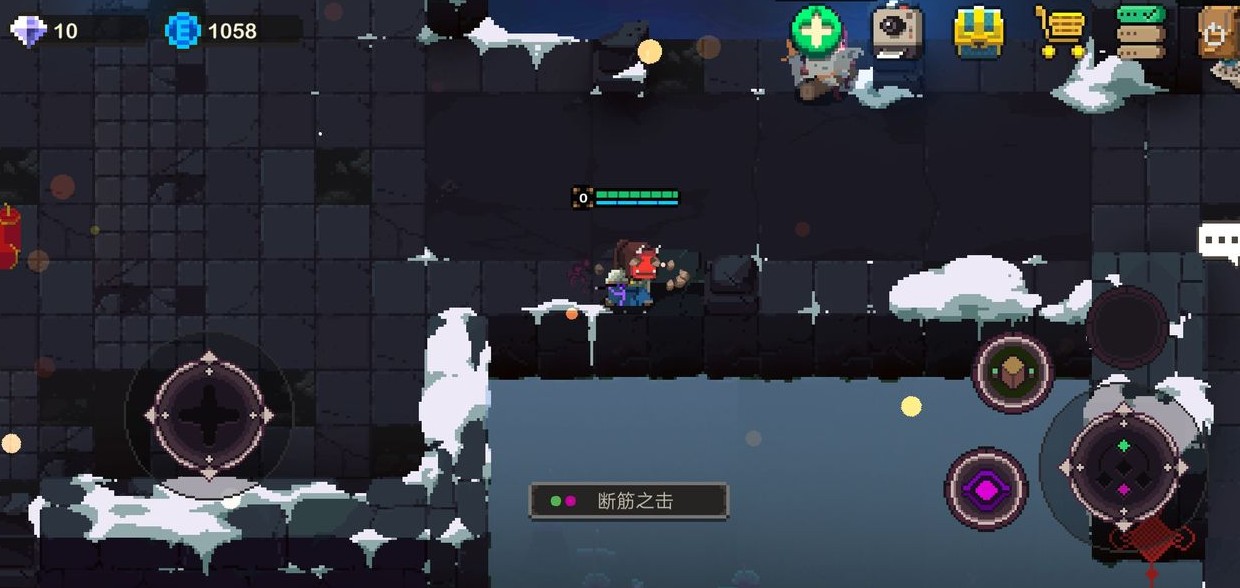This screenshot has width=1240, height=588.
Task: Open the chat speech bubble
Action: [x=1219, y=240]
